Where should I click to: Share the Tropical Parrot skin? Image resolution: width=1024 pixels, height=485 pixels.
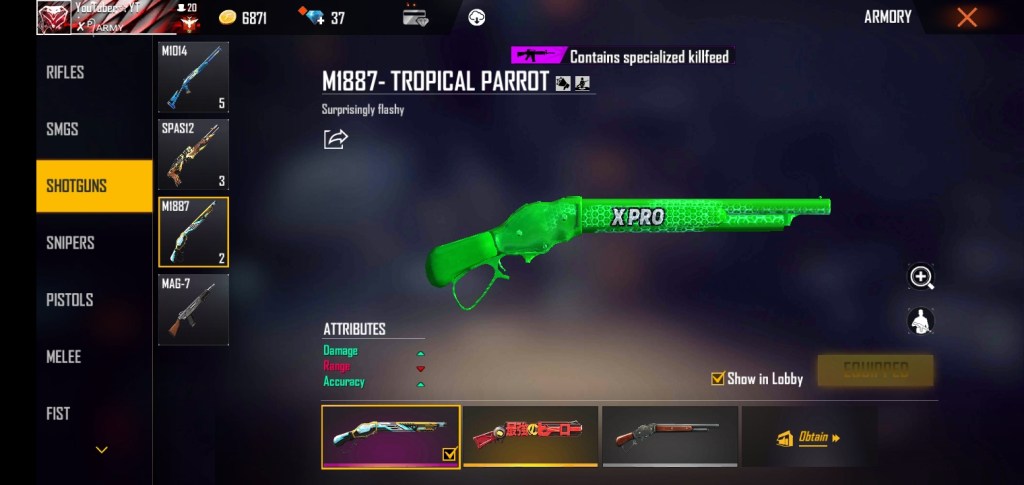336,139
